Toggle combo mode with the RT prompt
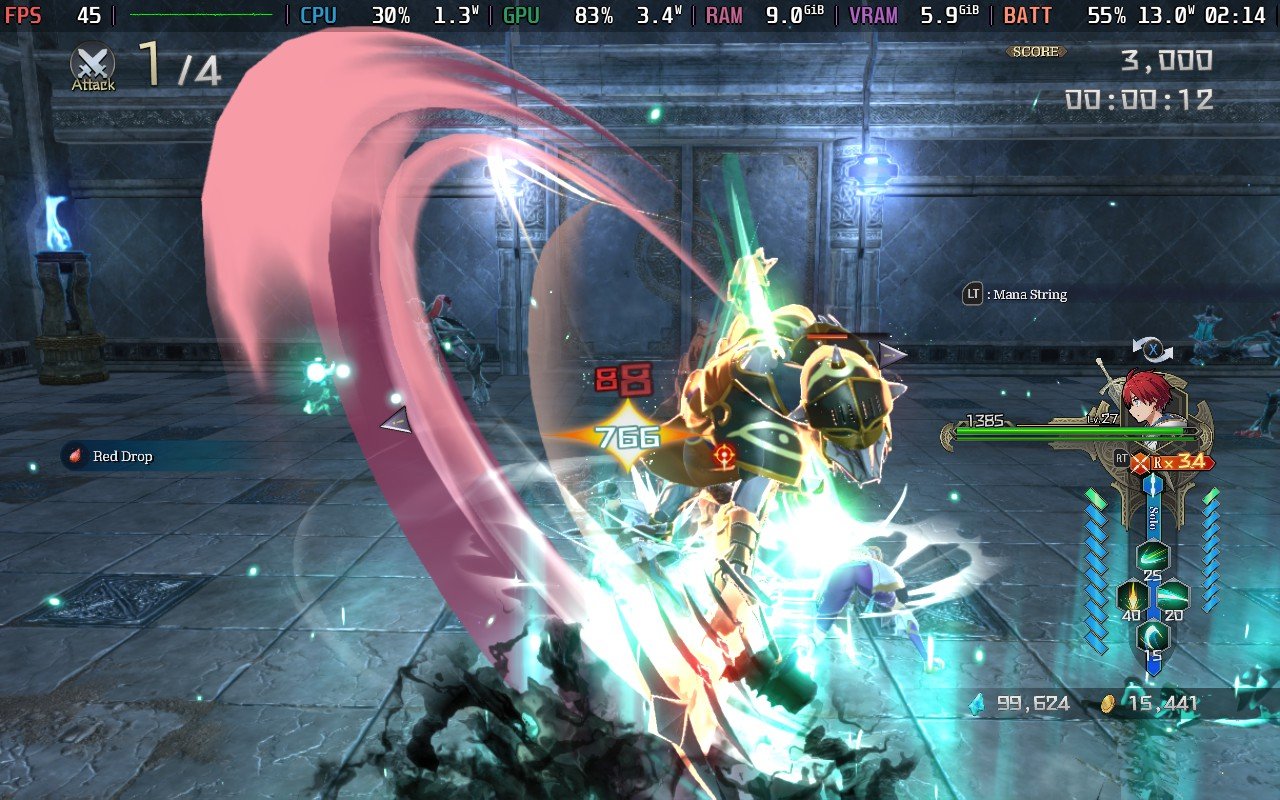 1121,459
